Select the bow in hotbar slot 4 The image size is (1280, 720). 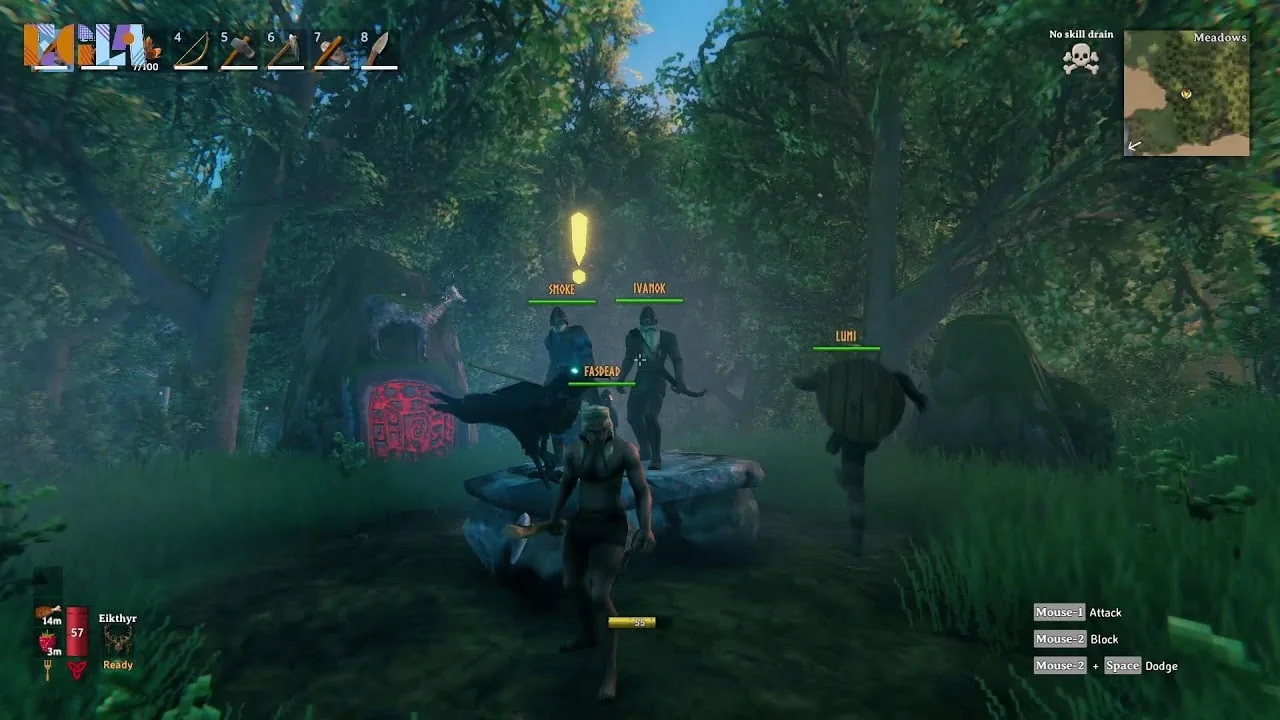click(x=191, y=50)
